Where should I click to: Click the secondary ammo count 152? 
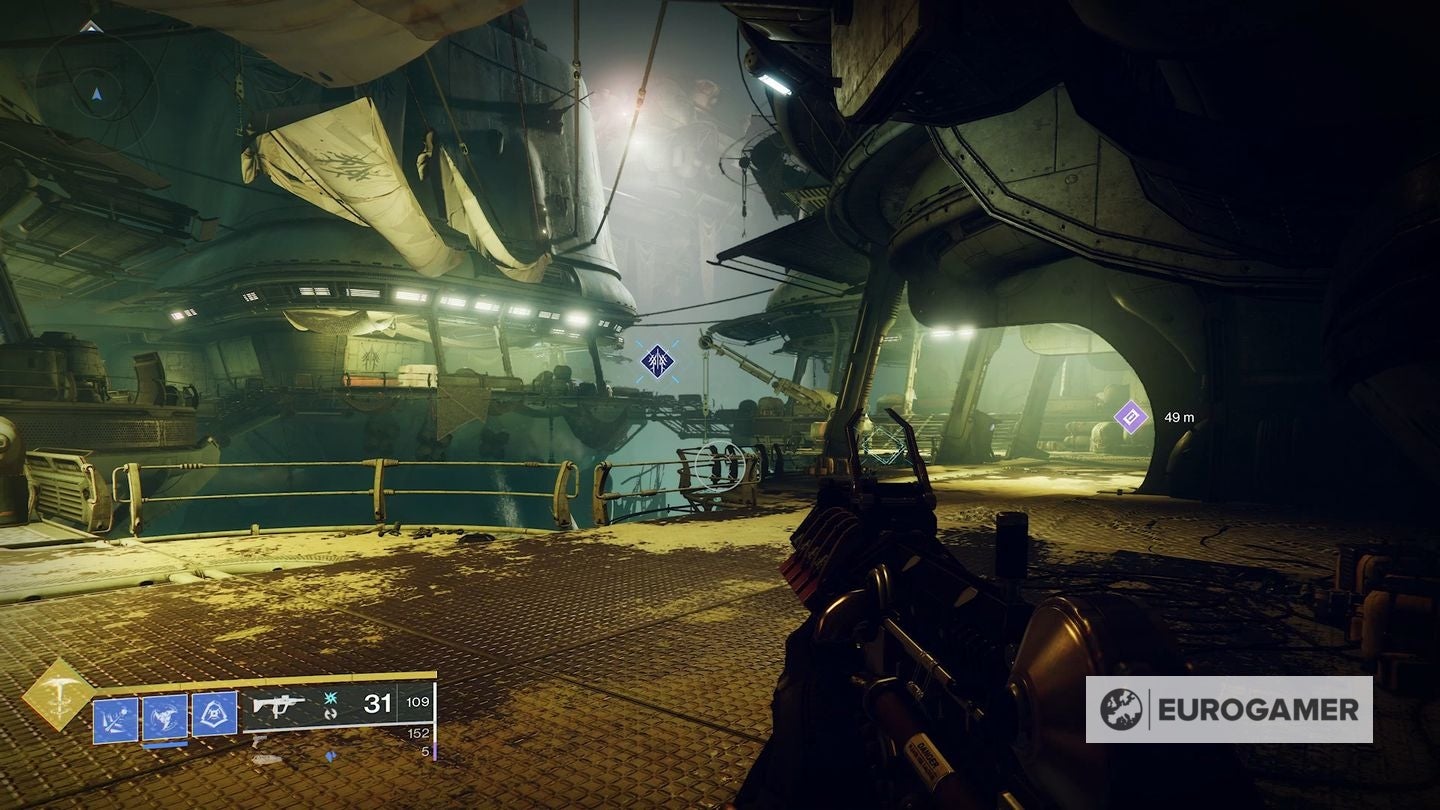pos(419,732)
